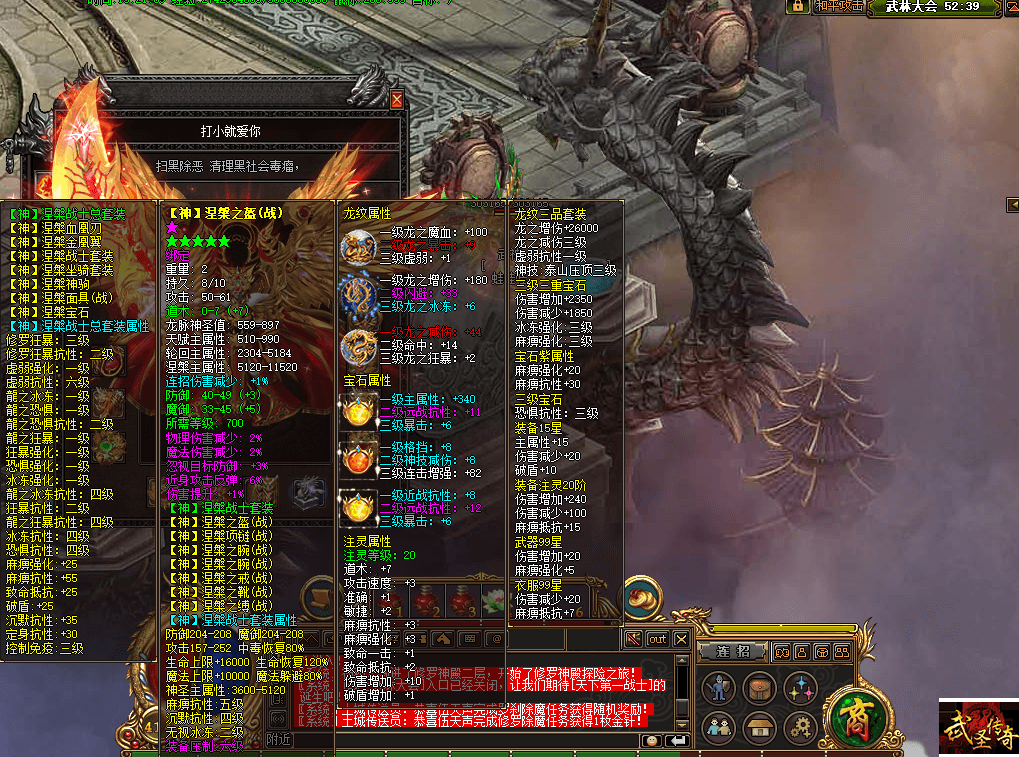The width and height of the screenshot is (1019, 757).
Task: Toggle the 和平攻击 attack mode button
Action: coord(838,7)
